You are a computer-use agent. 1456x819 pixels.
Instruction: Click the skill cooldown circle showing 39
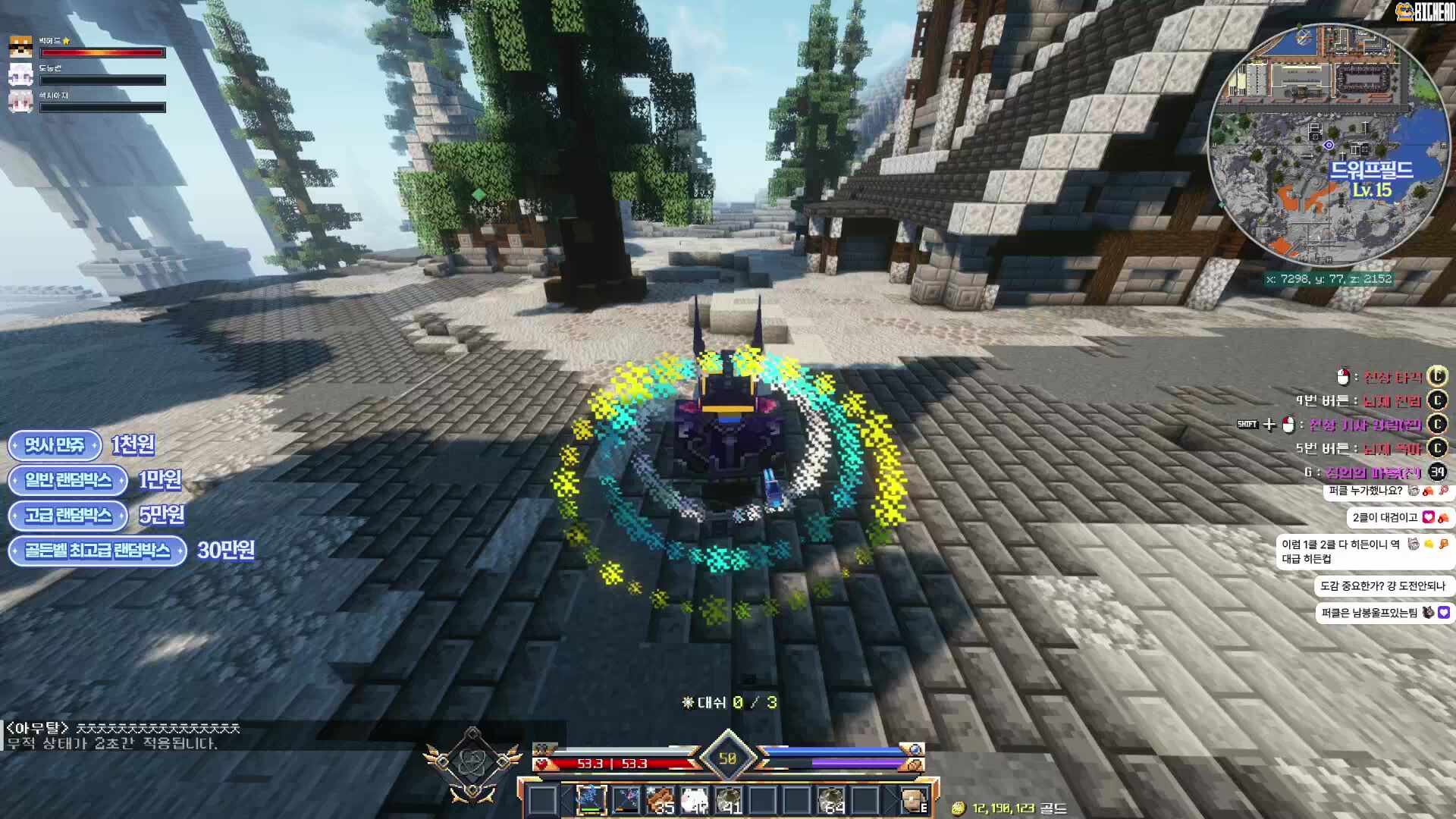[1437, 472]
